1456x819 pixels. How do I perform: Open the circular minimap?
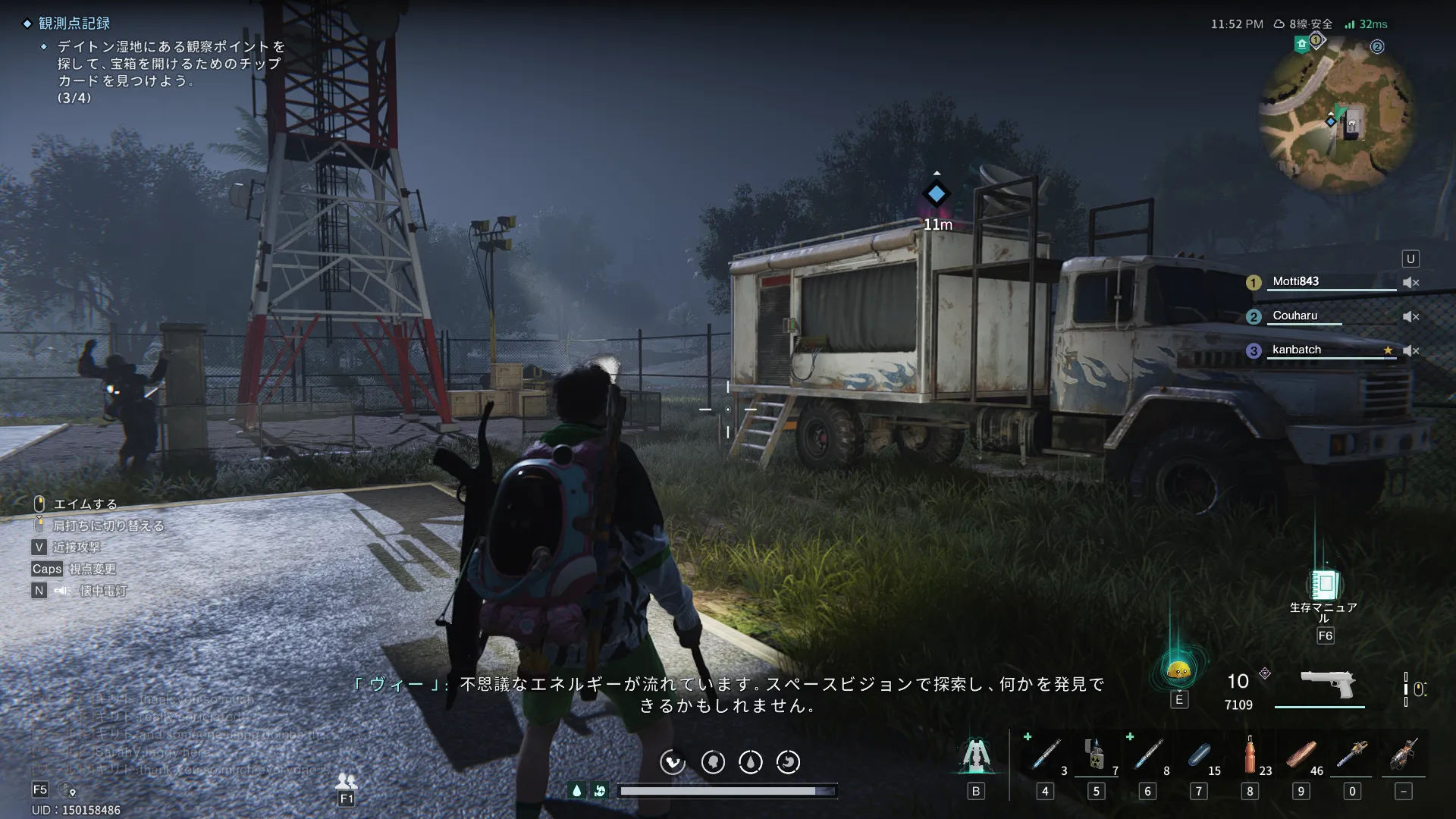1336,115
